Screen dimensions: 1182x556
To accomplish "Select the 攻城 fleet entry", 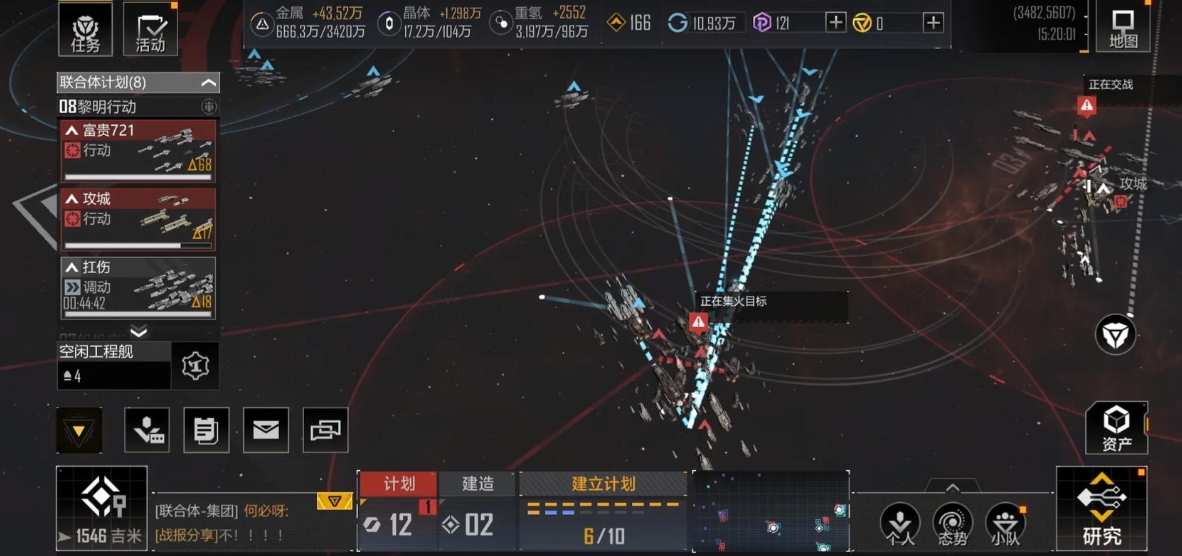I will (x=139, y=217).
